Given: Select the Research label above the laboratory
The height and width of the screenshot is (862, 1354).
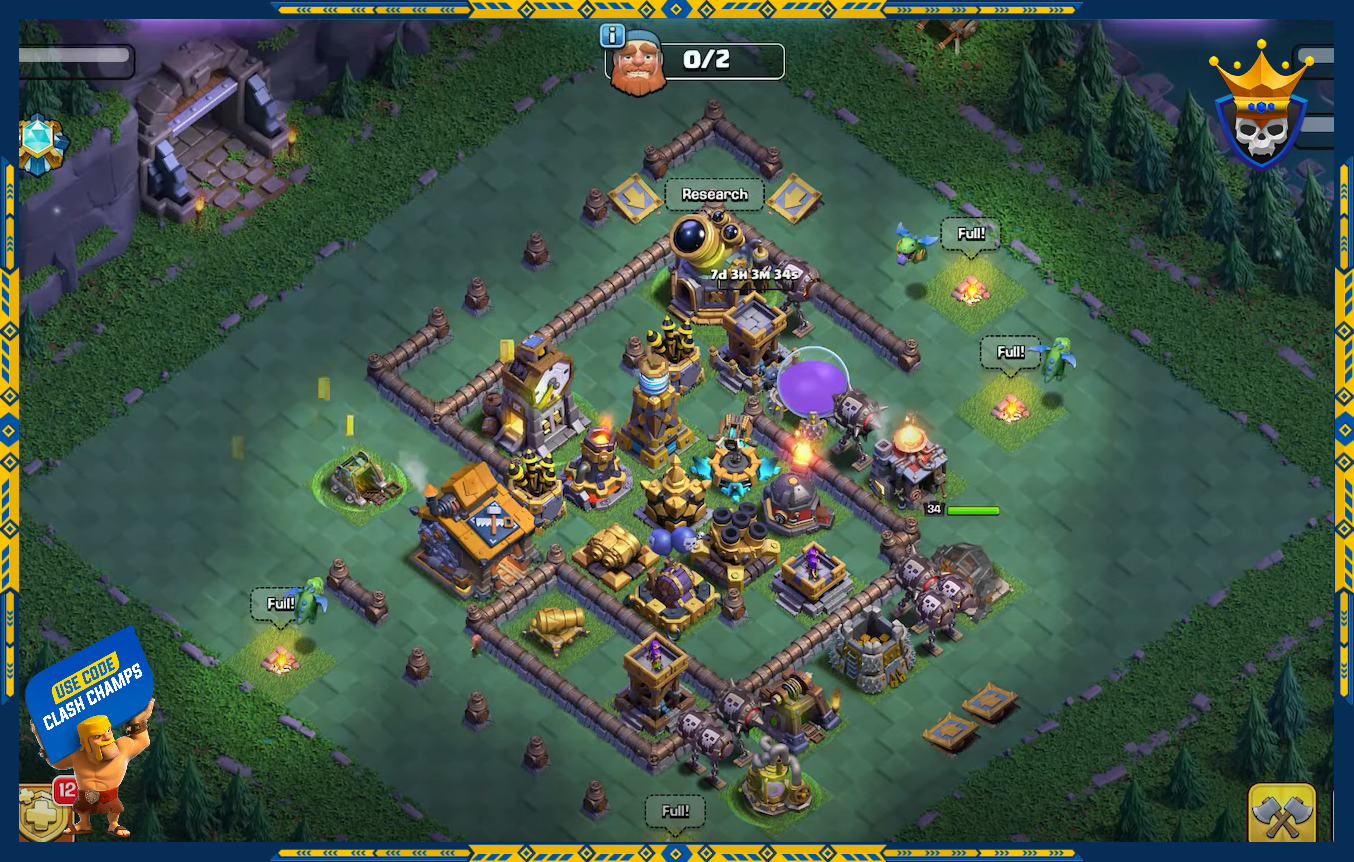Looking at the screenshot, I should 714,195.
